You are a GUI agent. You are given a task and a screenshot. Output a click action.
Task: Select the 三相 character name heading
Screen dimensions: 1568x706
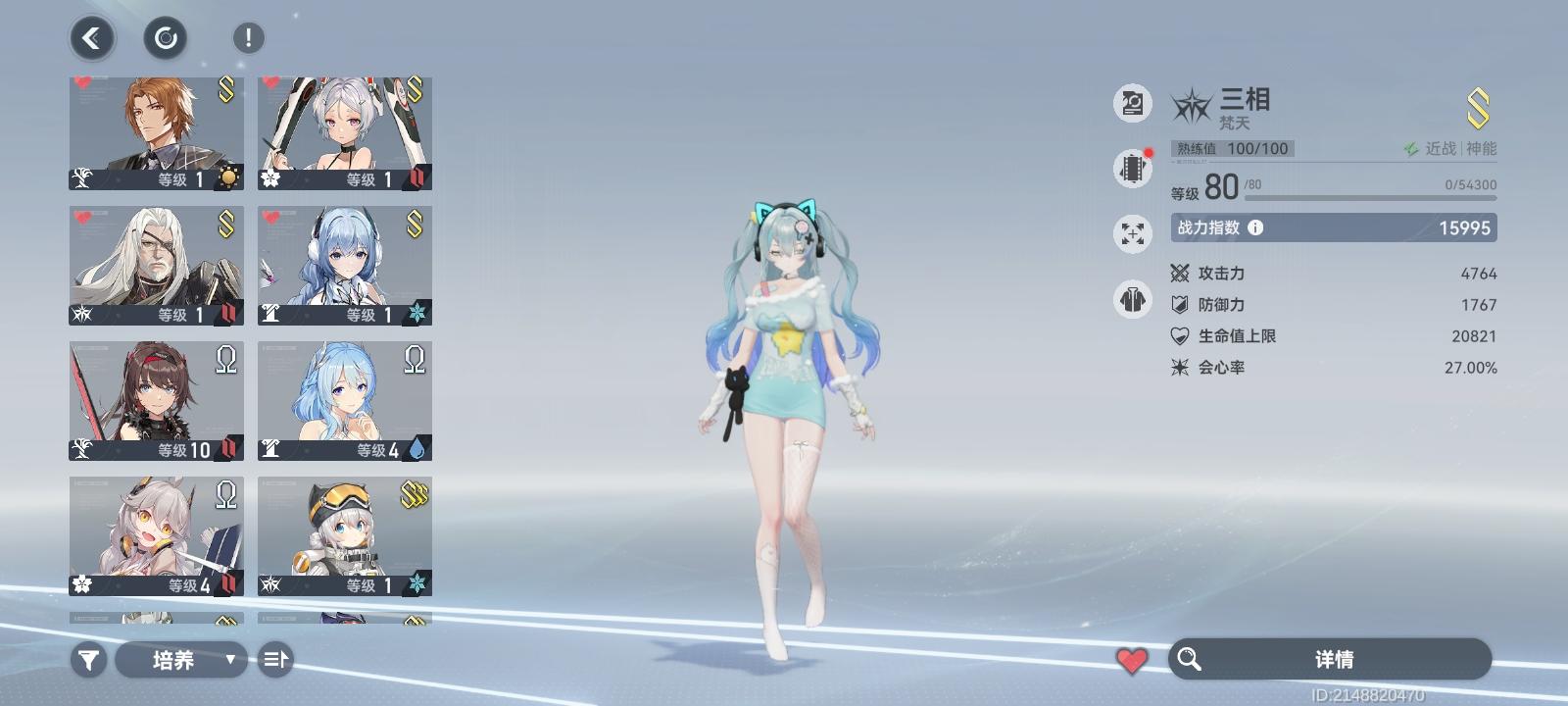tap(1243, 100)
